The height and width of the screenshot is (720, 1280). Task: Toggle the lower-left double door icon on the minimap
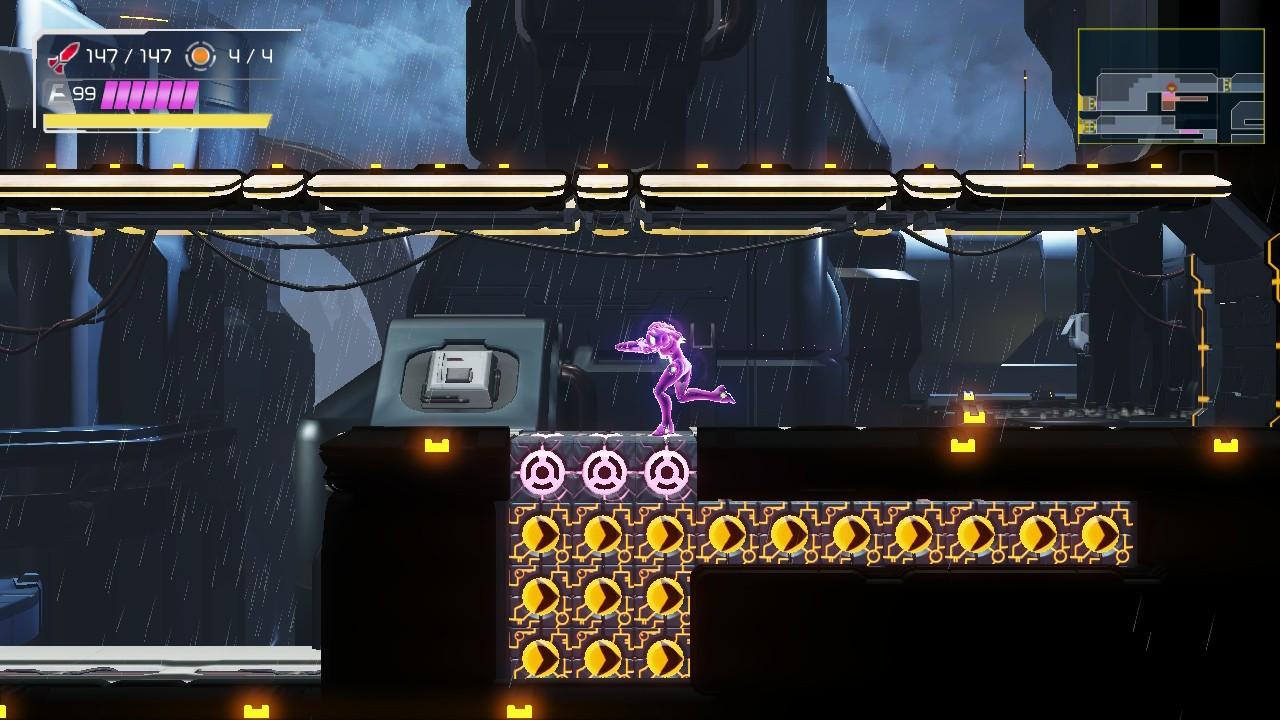(x=1088, y=125)
